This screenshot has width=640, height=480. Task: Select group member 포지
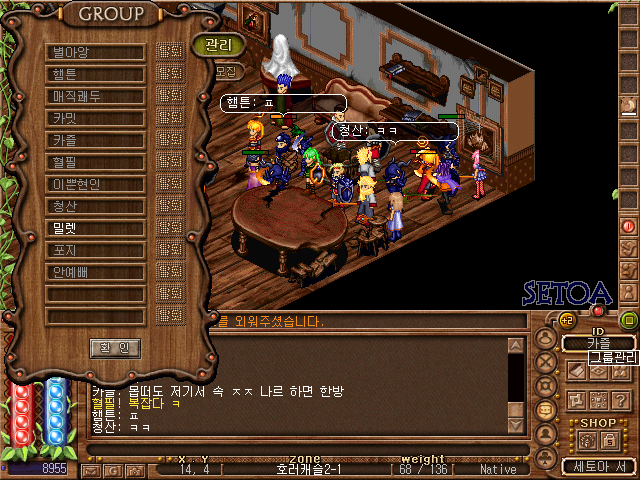tap(95, 250)
